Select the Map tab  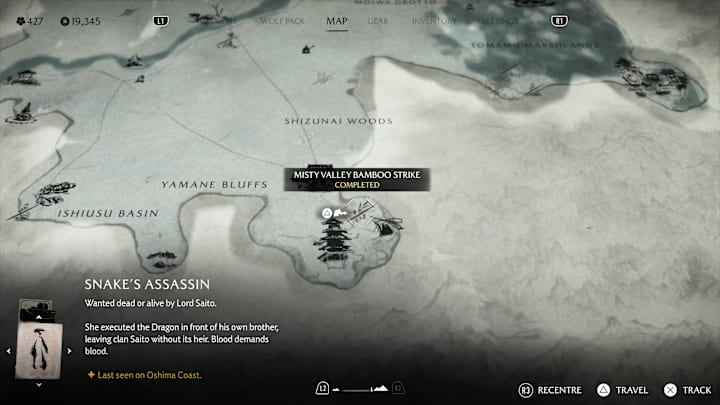coord(337,20)
